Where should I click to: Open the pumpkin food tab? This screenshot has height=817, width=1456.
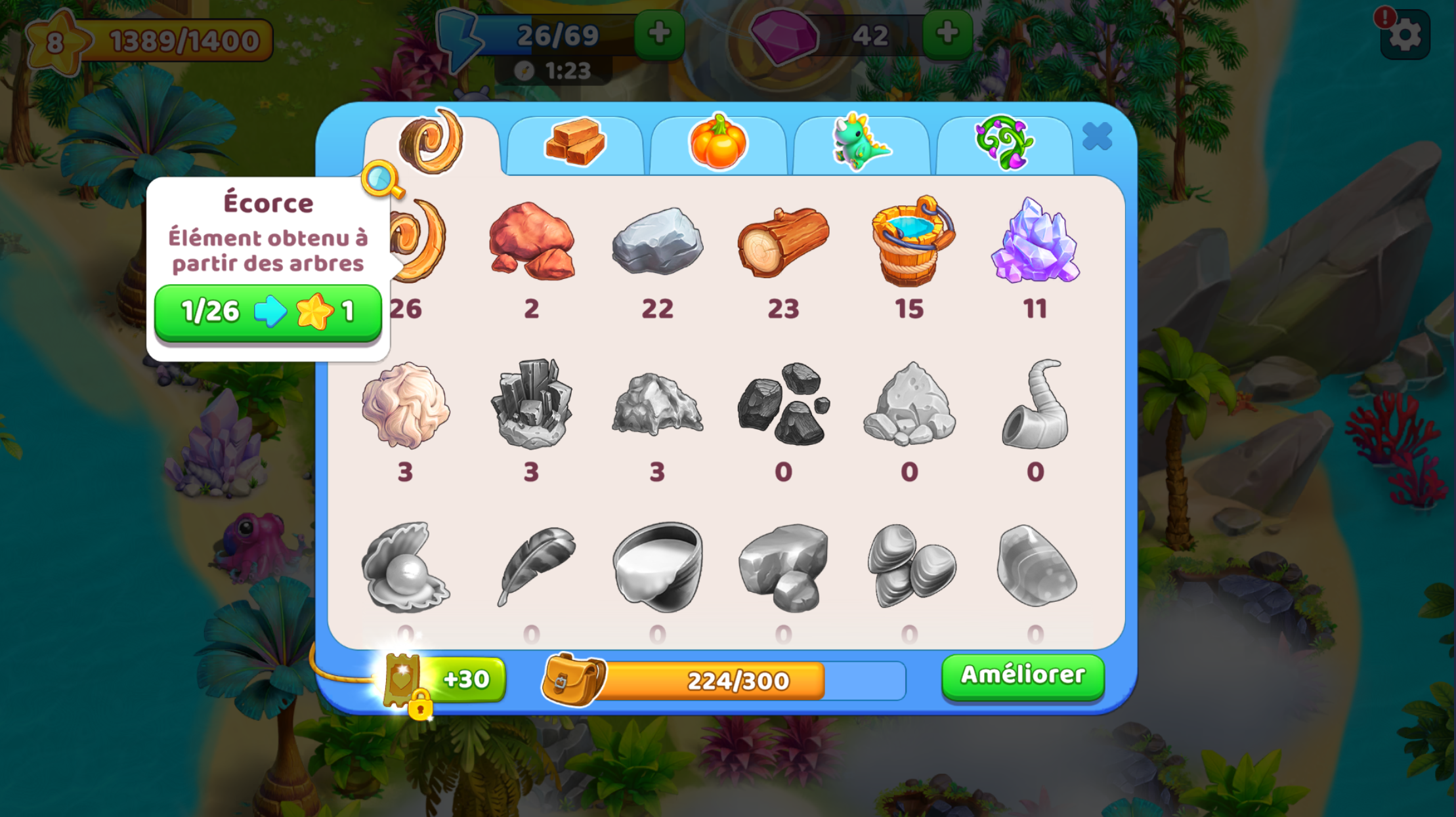tap(718, 143)
